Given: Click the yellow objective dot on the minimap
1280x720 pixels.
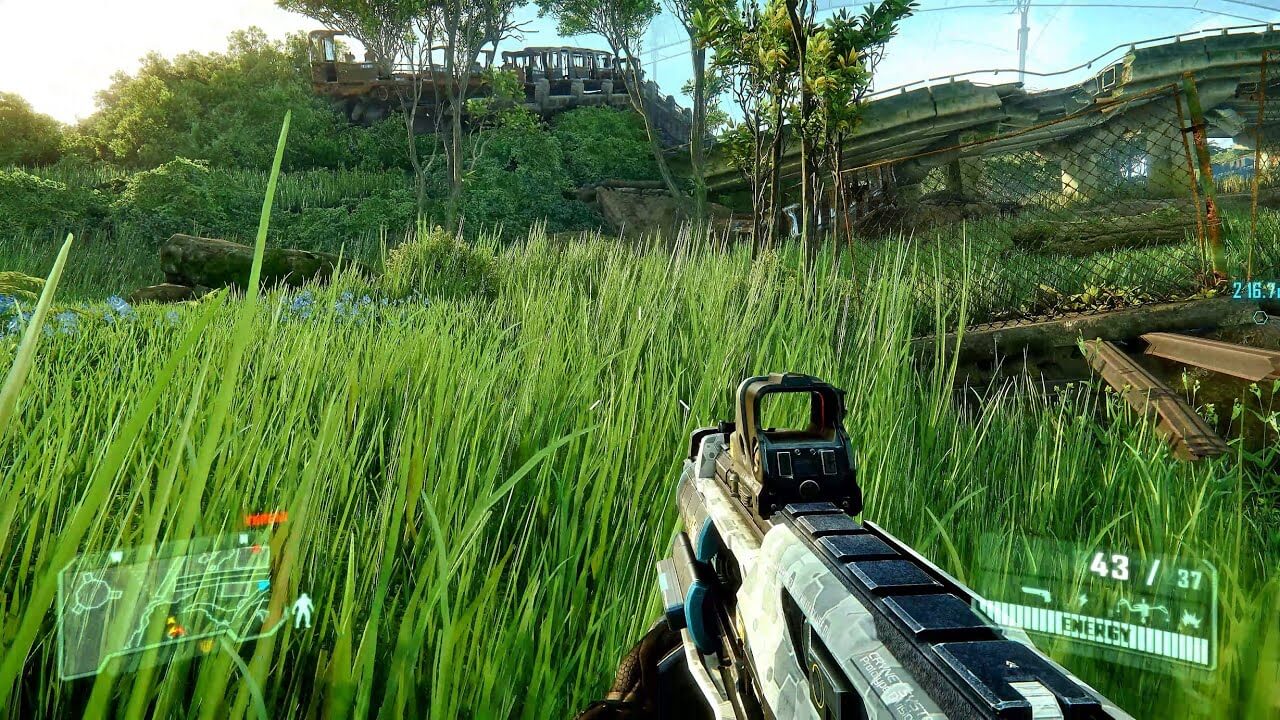Looking at the screenshot, I should point(206,645).
